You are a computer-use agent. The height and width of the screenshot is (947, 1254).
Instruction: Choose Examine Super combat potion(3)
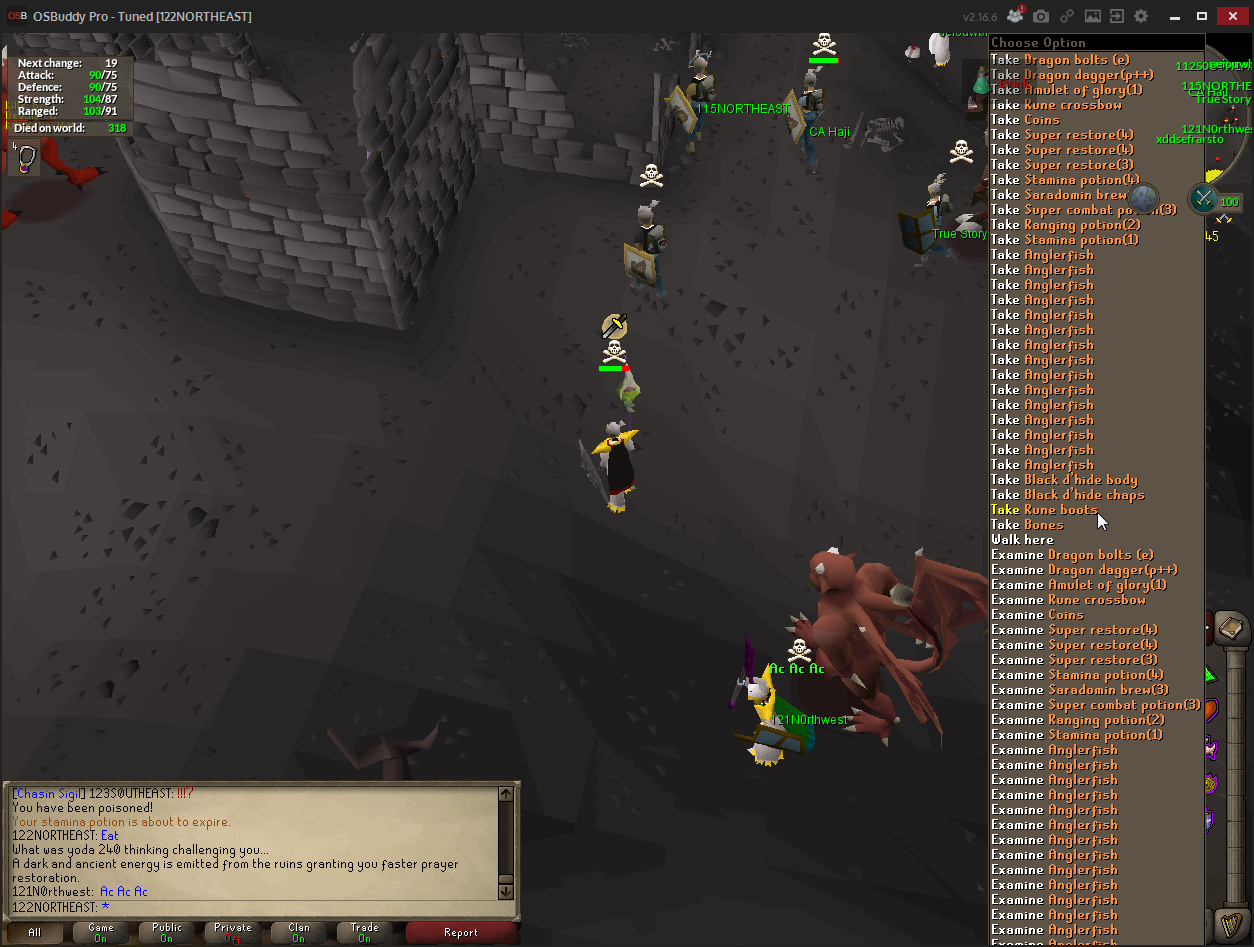coord(1096,705)
